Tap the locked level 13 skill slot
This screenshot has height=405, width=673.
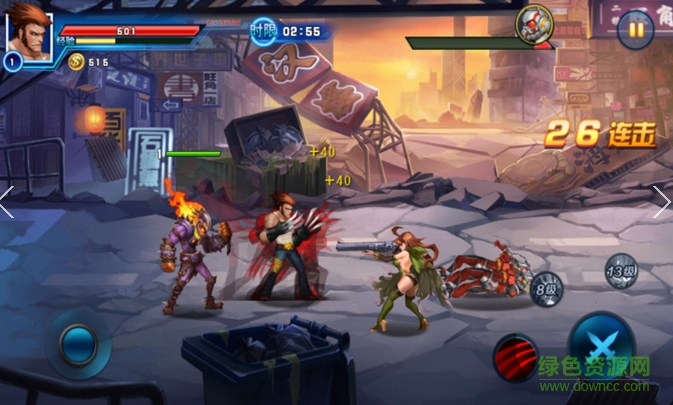click(x=621, y=270)
